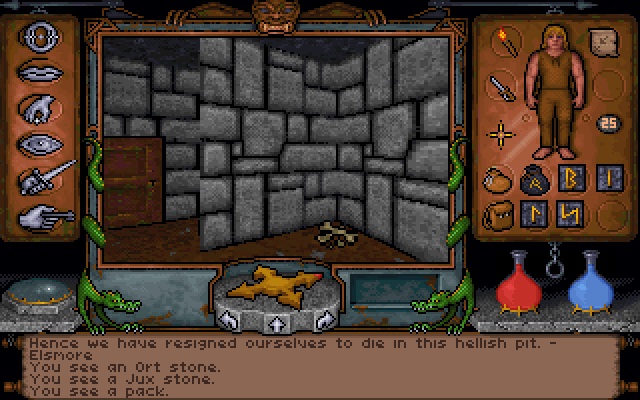This screenshot has height=400, width=640.
Task: Open the parchment map scroll
Action: click(x=604, y=43)
